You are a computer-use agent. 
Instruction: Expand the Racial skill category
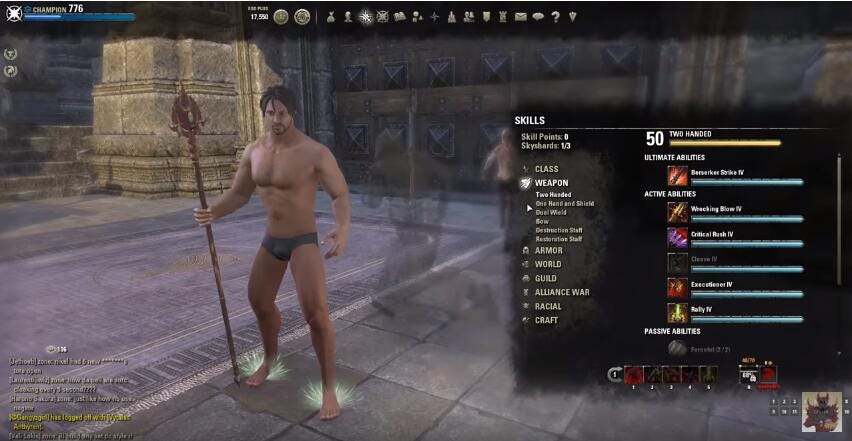[x=547, y=306]
